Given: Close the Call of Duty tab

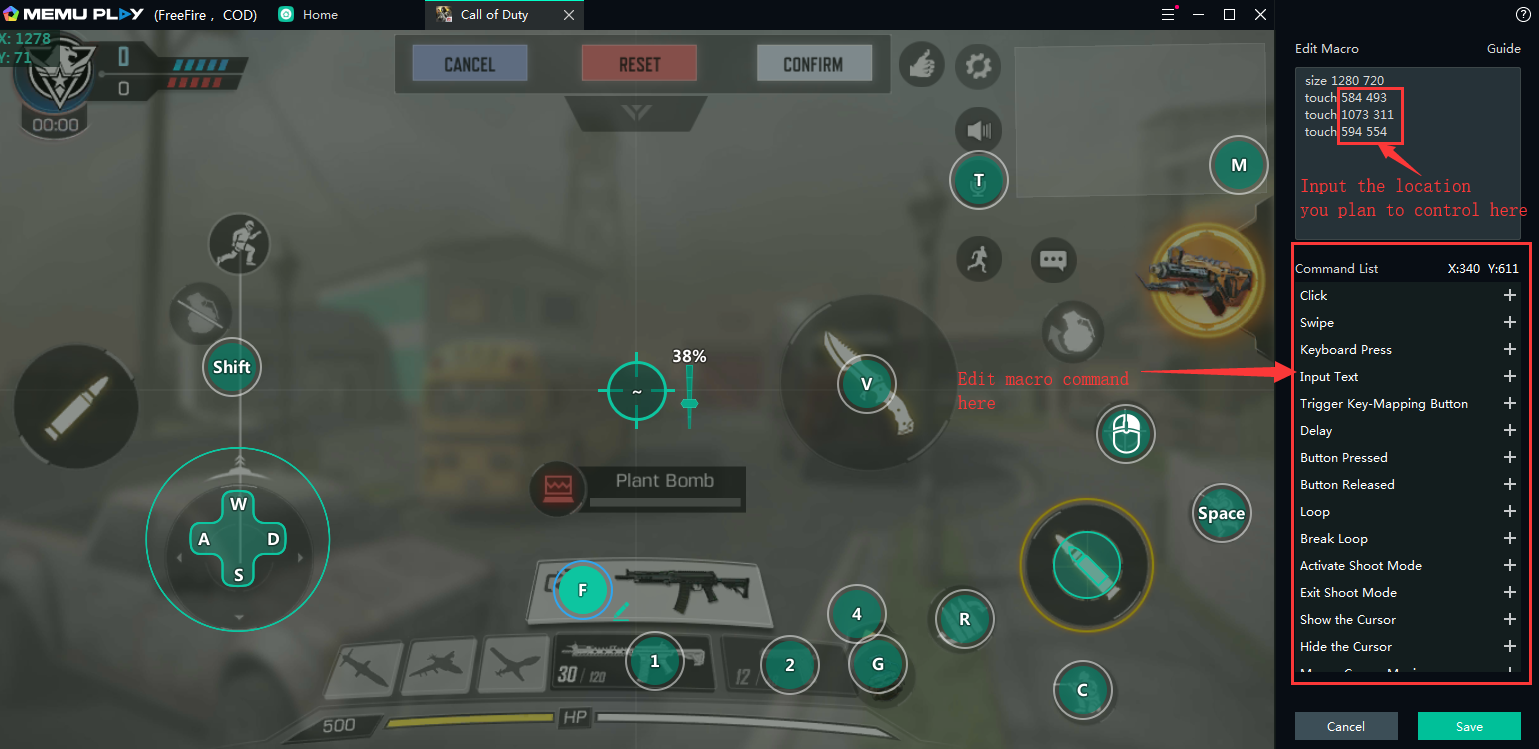Looking at the screenshot, I should (569, 15).
